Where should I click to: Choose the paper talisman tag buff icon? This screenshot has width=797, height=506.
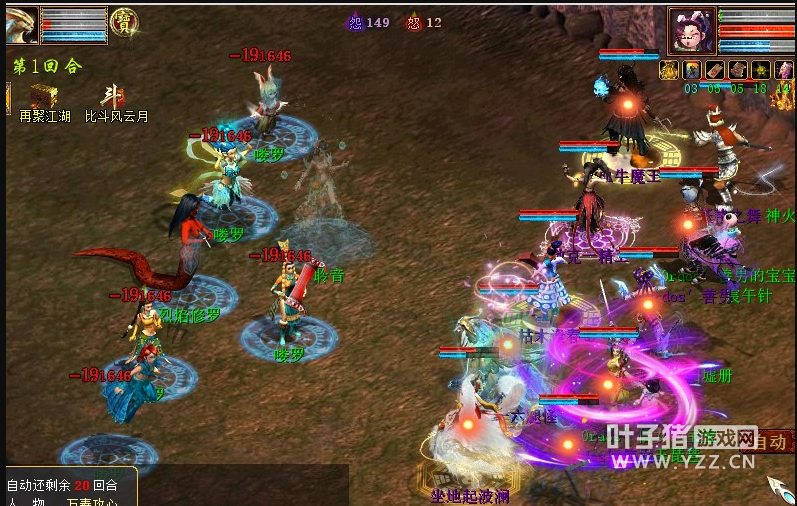pos(715,70)
